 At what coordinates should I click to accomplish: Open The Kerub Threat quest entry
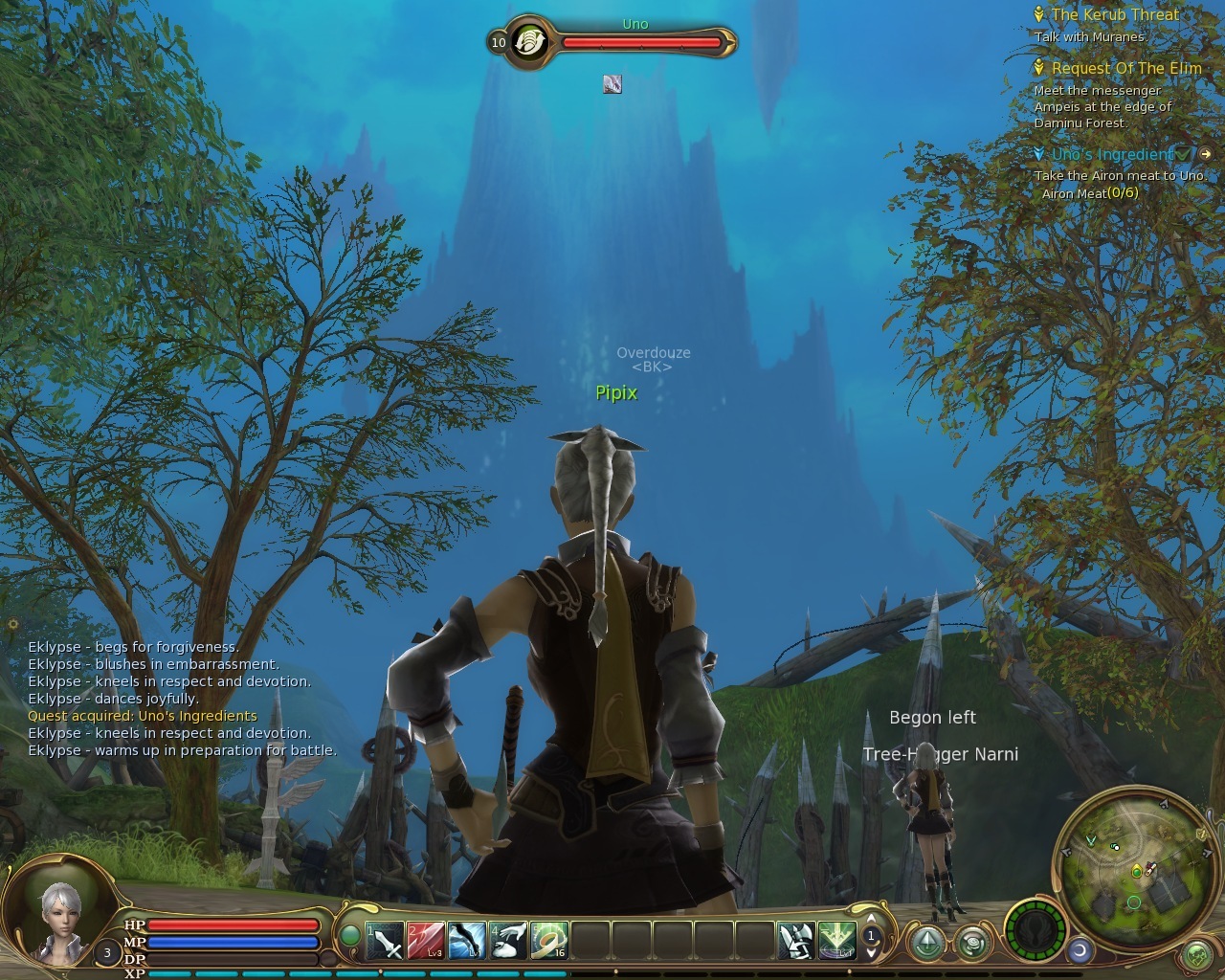click(1114, 15)
